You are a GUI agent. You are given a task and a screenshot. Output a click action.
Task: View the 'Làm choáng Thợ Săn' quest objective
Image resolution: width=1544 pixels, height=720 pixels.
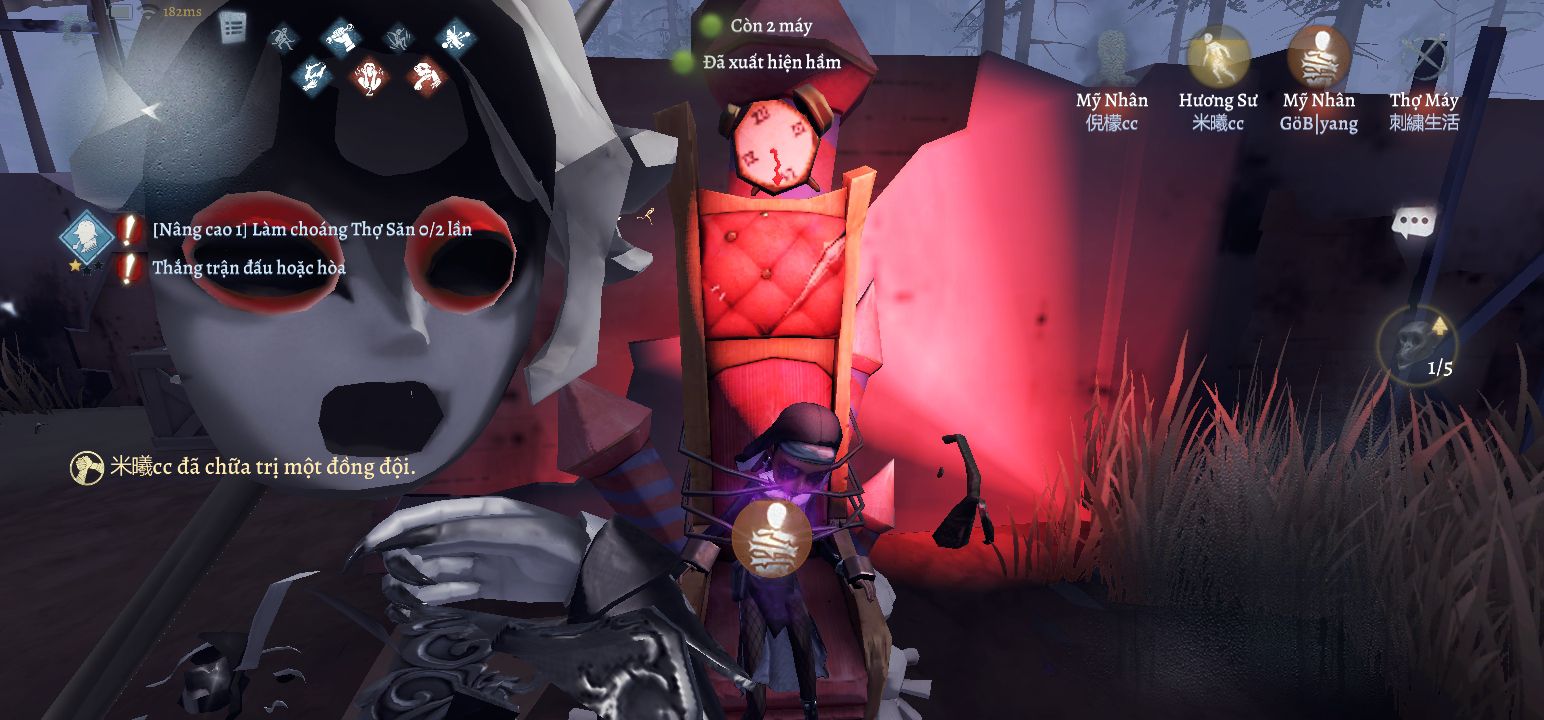312,229
